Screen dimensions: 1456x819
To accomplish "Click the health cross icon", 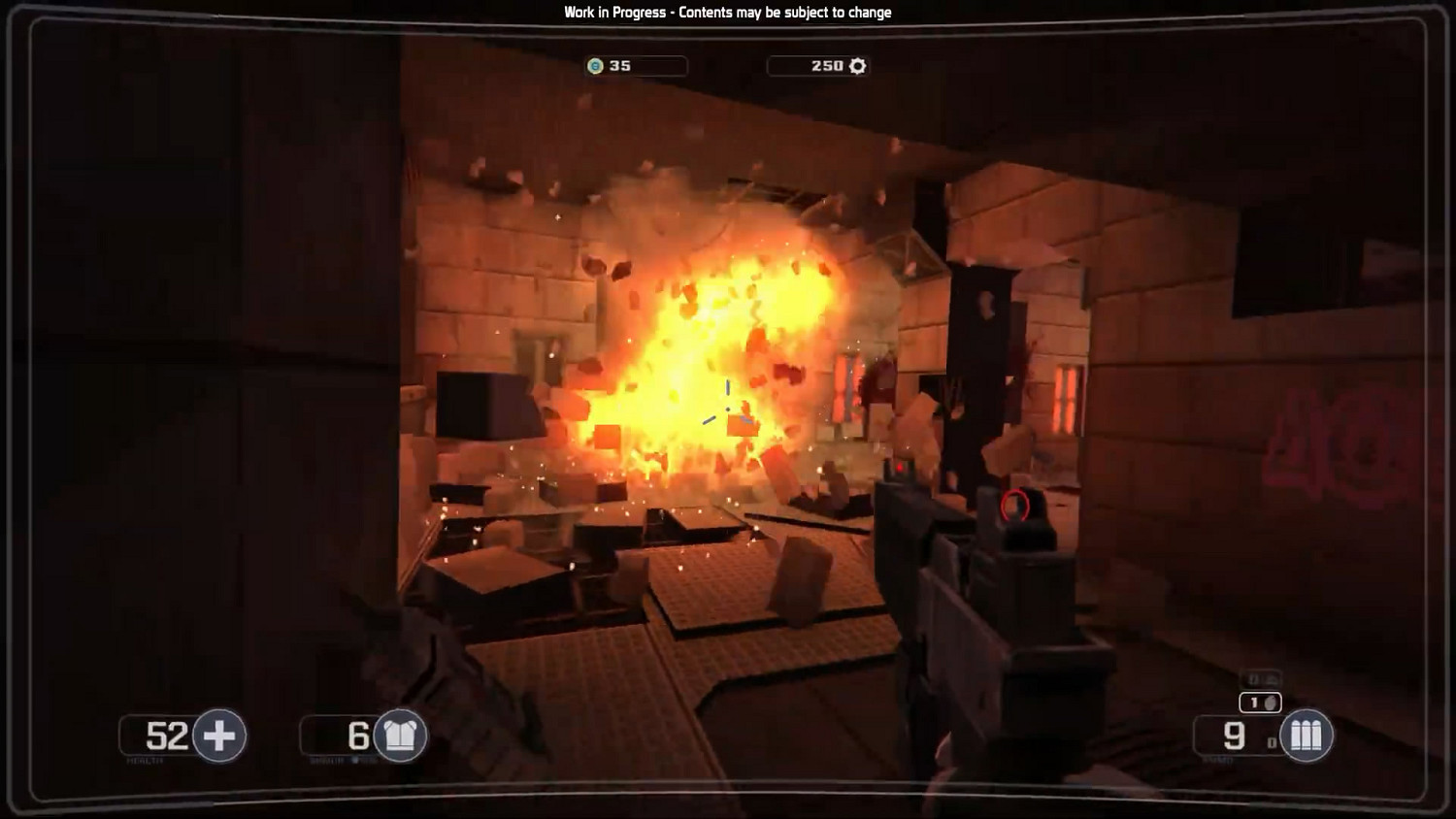I will [x=221, y=736].
